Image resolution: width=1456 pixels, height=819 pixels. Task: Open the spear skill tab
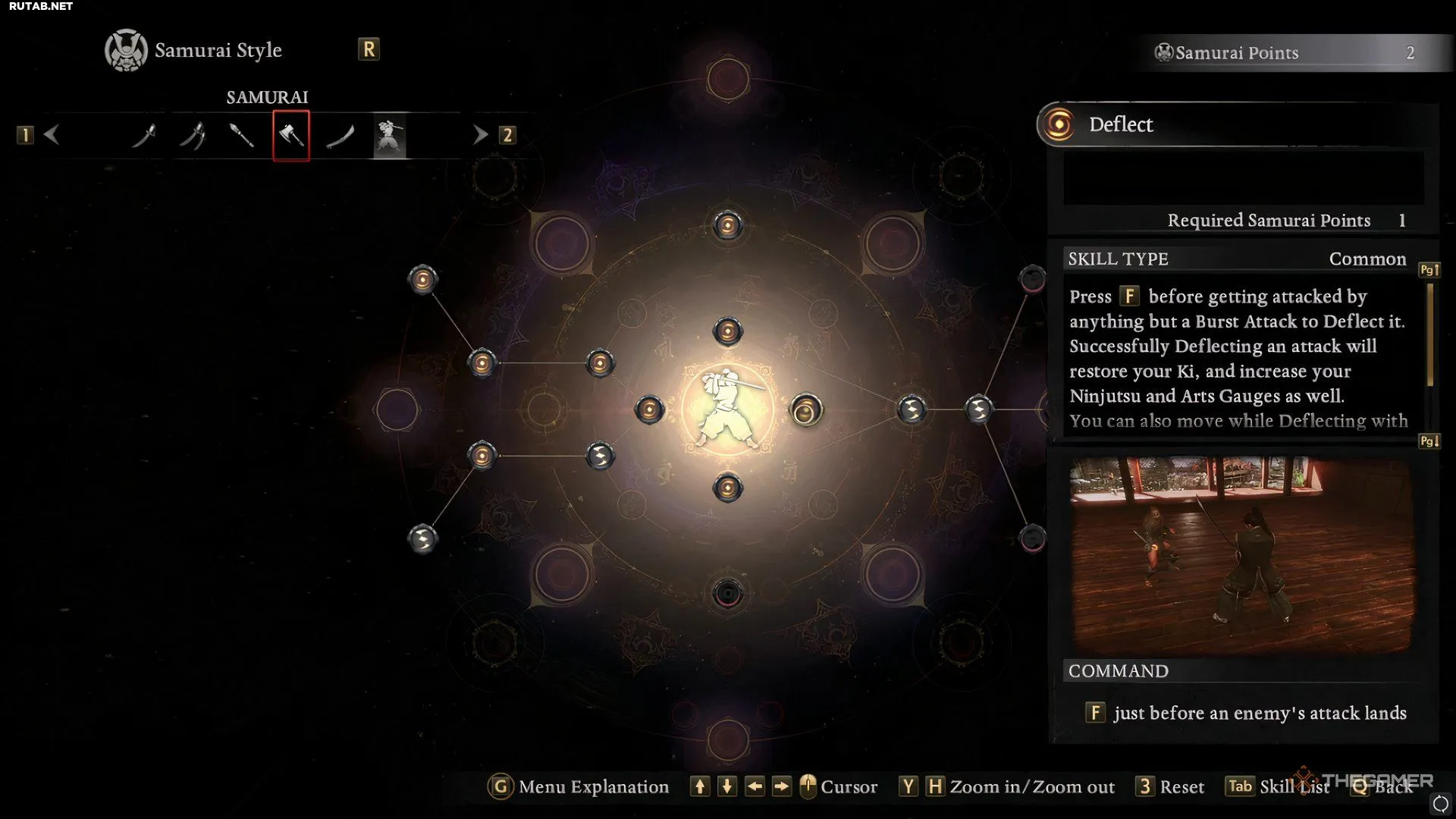[x=241, y=136]
